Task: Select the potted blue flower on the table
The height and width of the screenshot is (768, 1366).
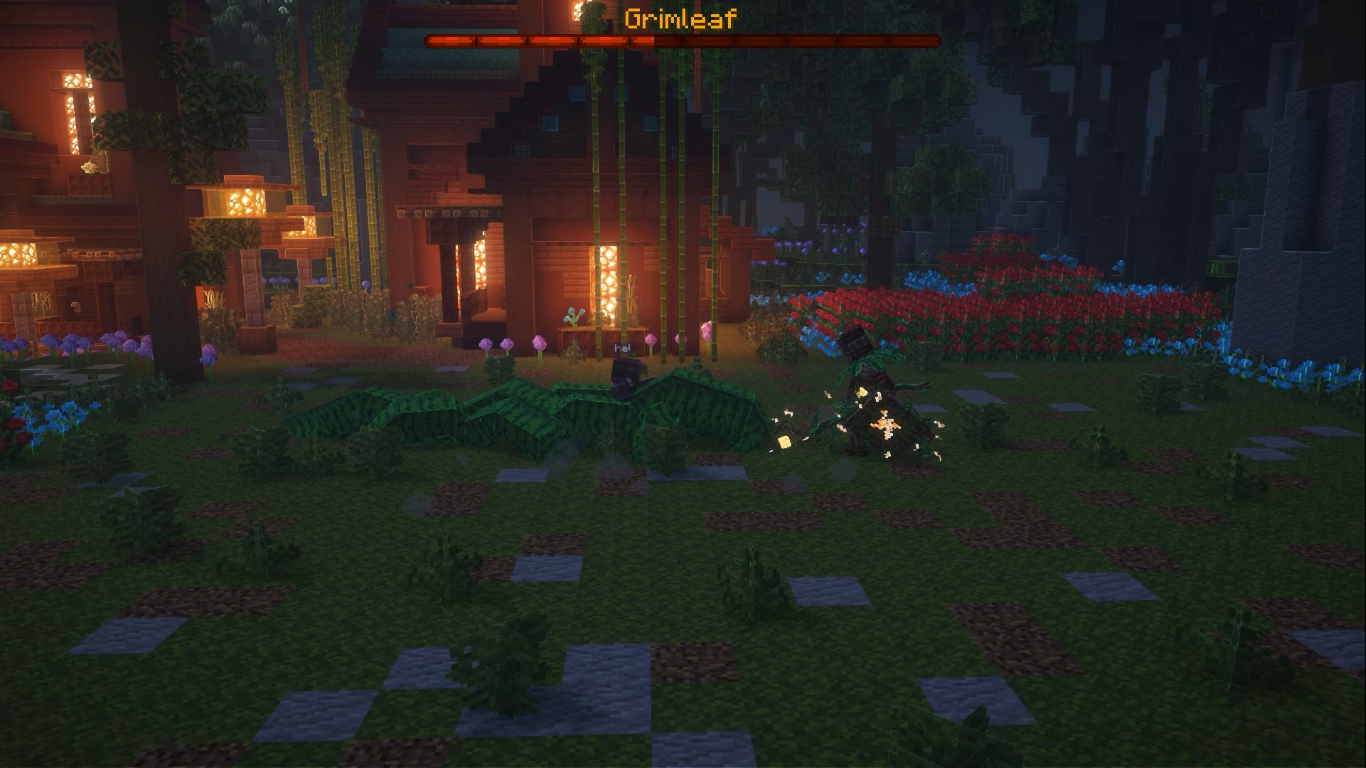Action: [575, 315]
